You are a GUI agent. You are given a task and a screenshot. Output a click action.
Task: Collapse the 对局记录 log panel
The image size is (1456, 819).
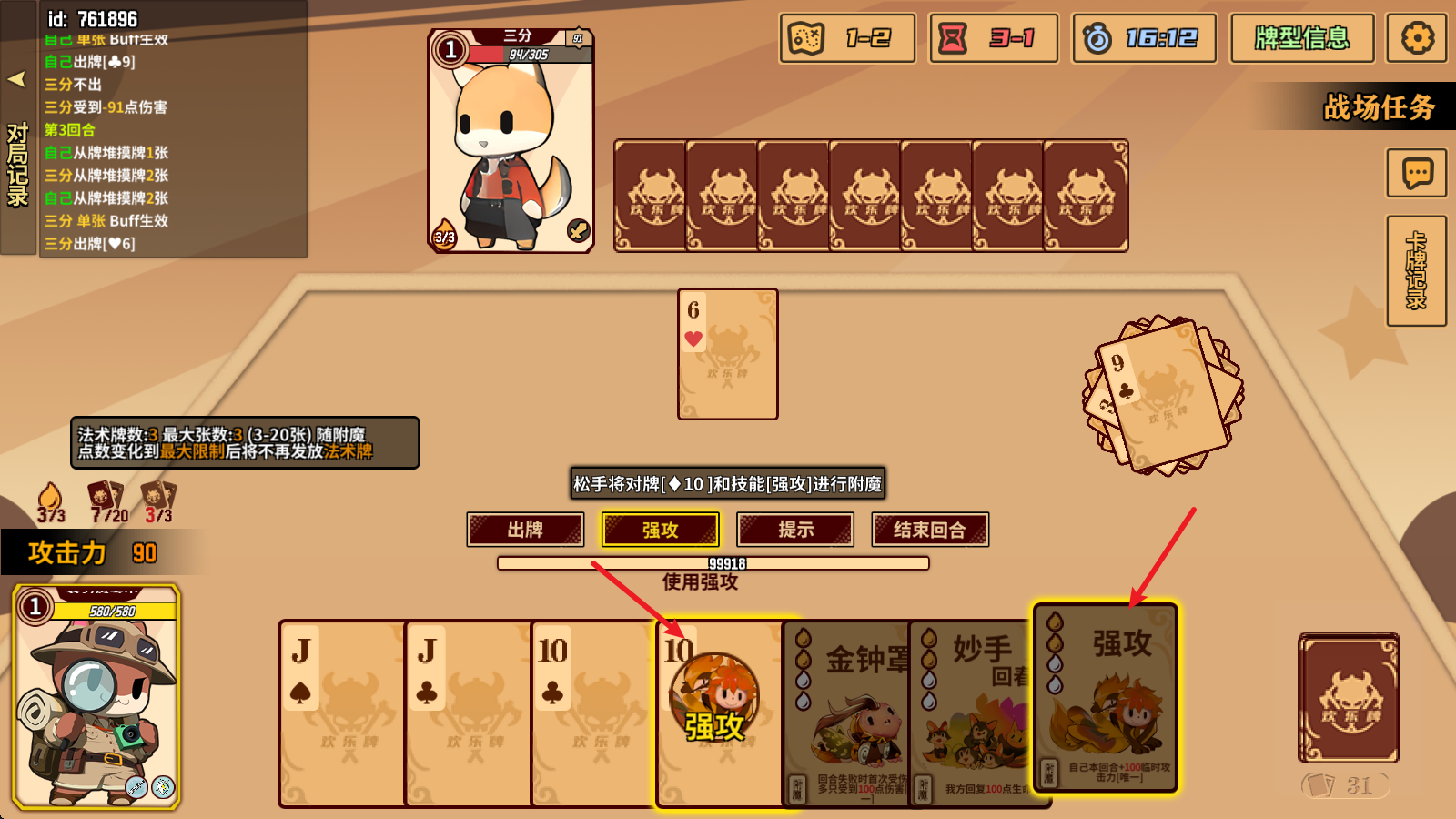pyautogui.click(x=16, y=80)
